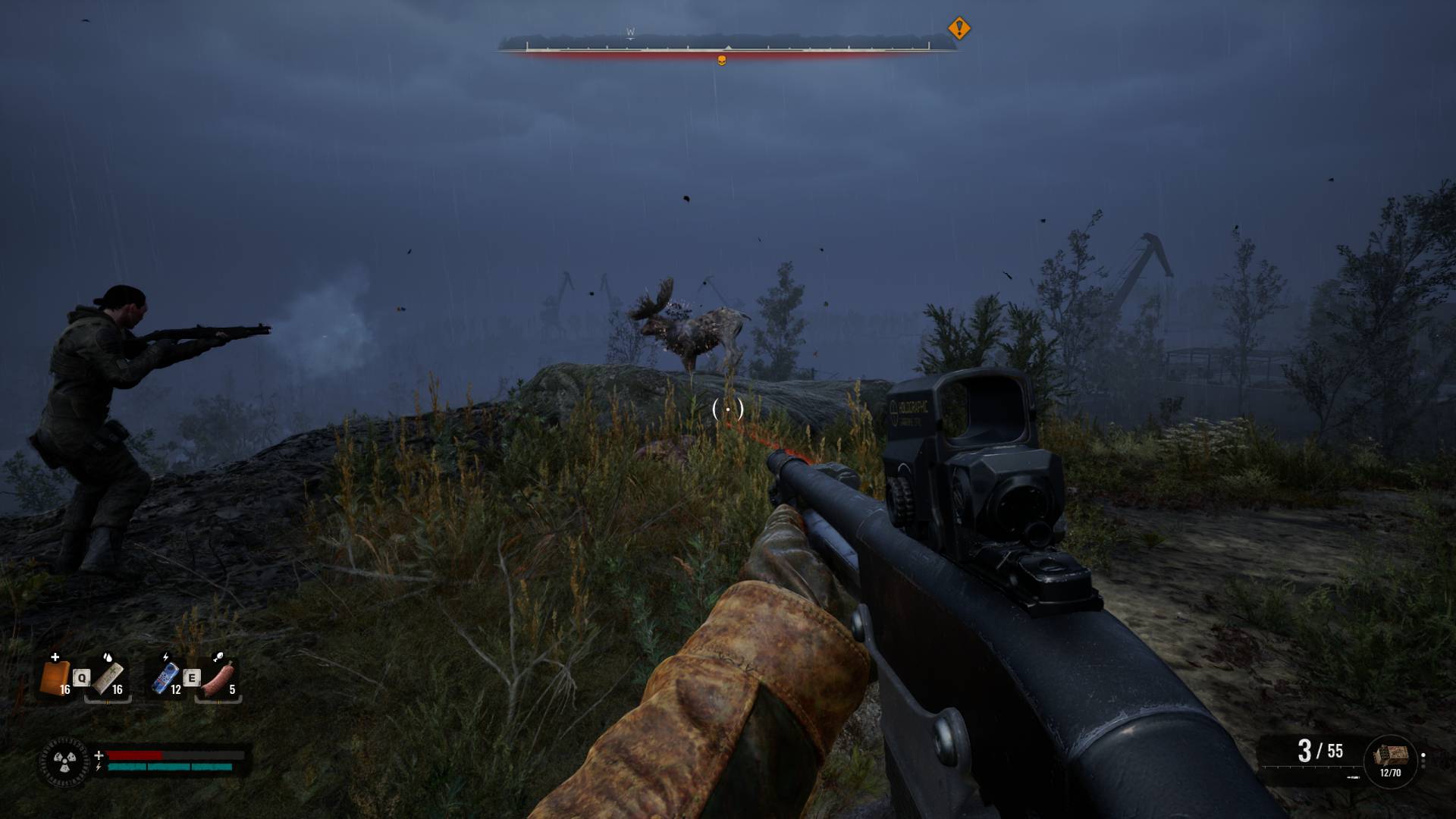Screen dimensions: 1456x819
Task: Choose the sausage food quick slot
Action: click(x=218, y=677)
